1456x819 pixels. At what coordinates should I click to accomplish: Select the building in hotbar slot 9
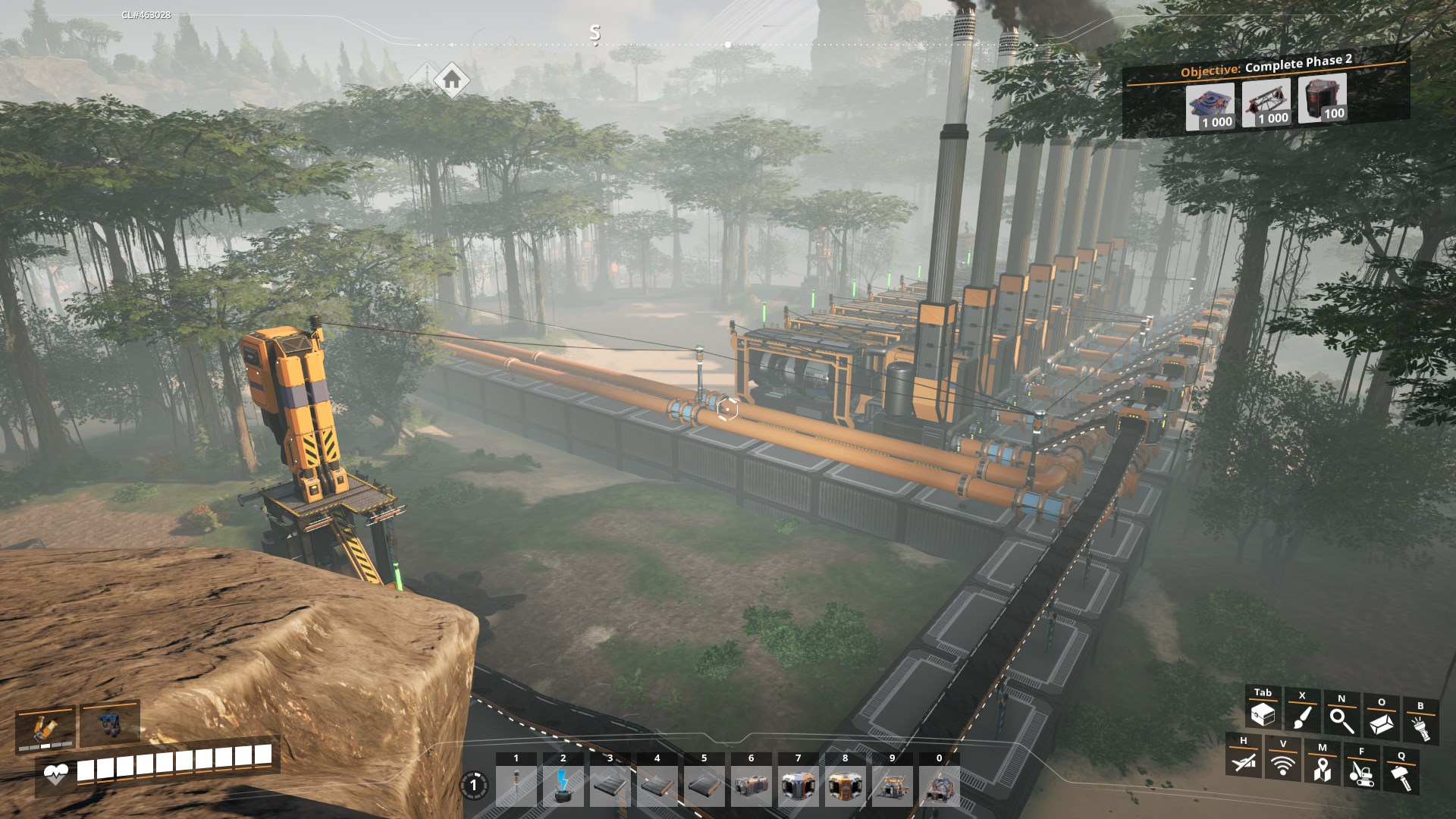(892, 786)
